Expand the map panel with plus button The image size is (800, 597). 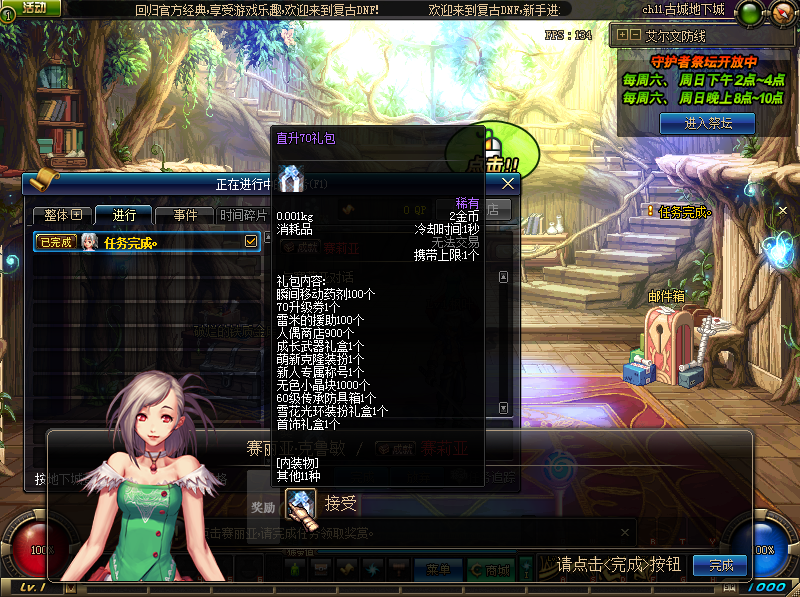[623, 34]
